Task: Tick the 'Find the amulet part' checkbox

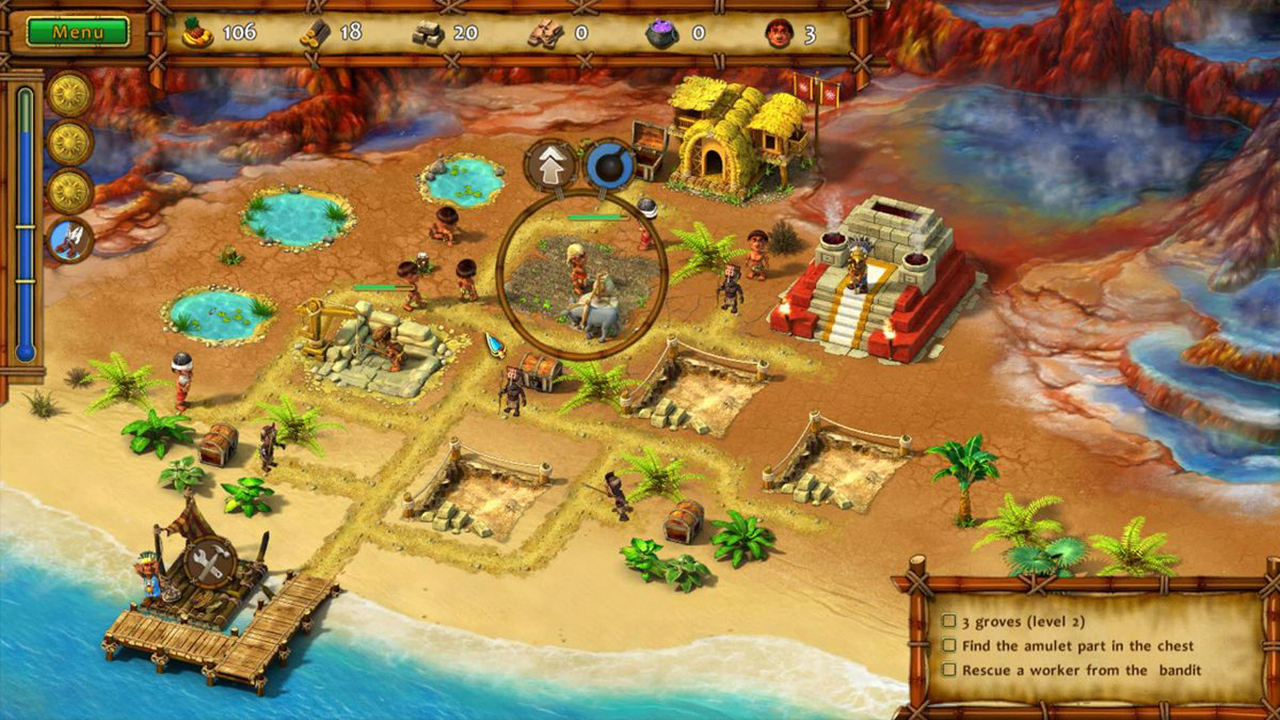Action: pyautogui.click(x=949, y=646)
